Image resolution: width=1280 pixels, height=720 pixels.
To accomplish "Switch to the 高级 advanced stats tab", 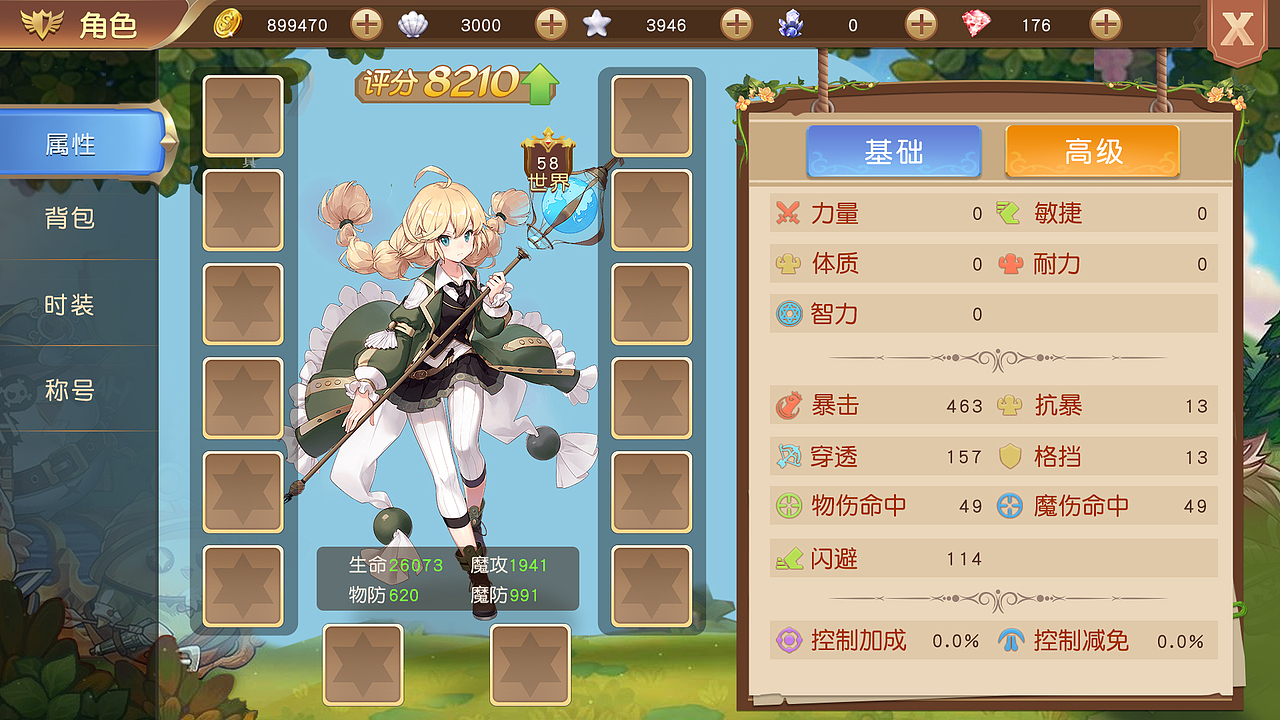I will click(1091, 151).
